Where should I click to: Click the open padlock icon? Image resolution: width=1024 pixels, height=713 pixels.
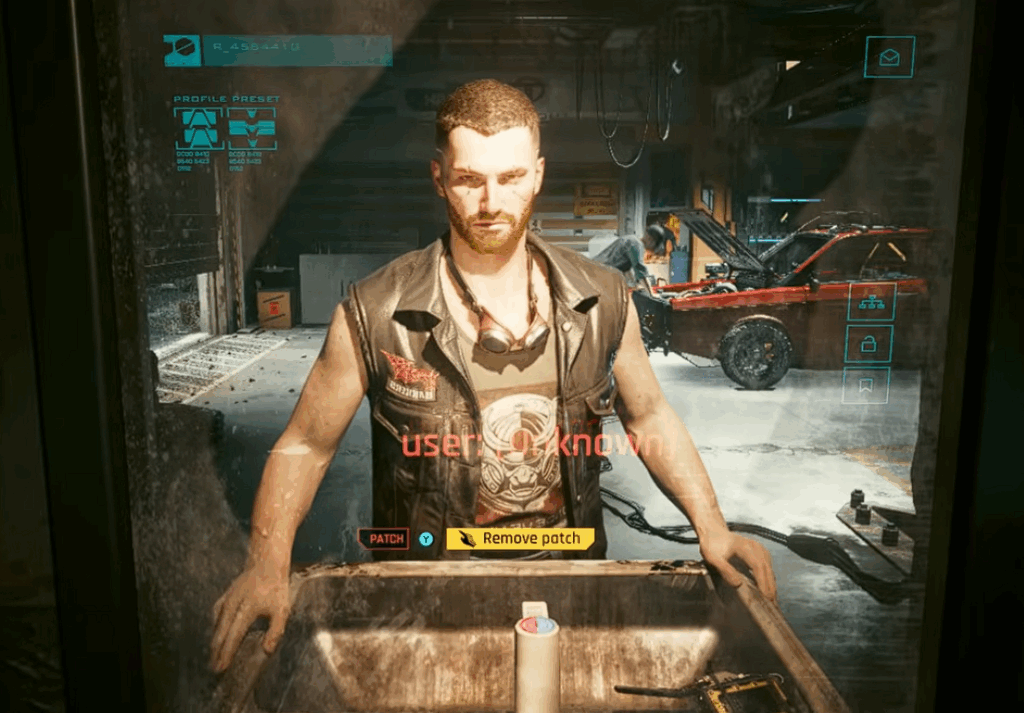pyautogui.click(x=869, y=344)
